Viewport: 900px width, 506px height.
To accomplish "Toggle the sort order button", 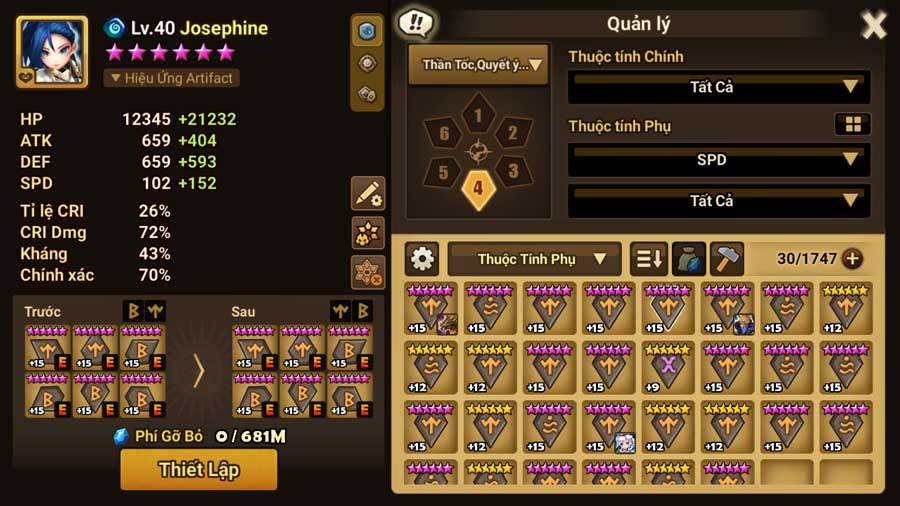I will [x=648, y=259].
